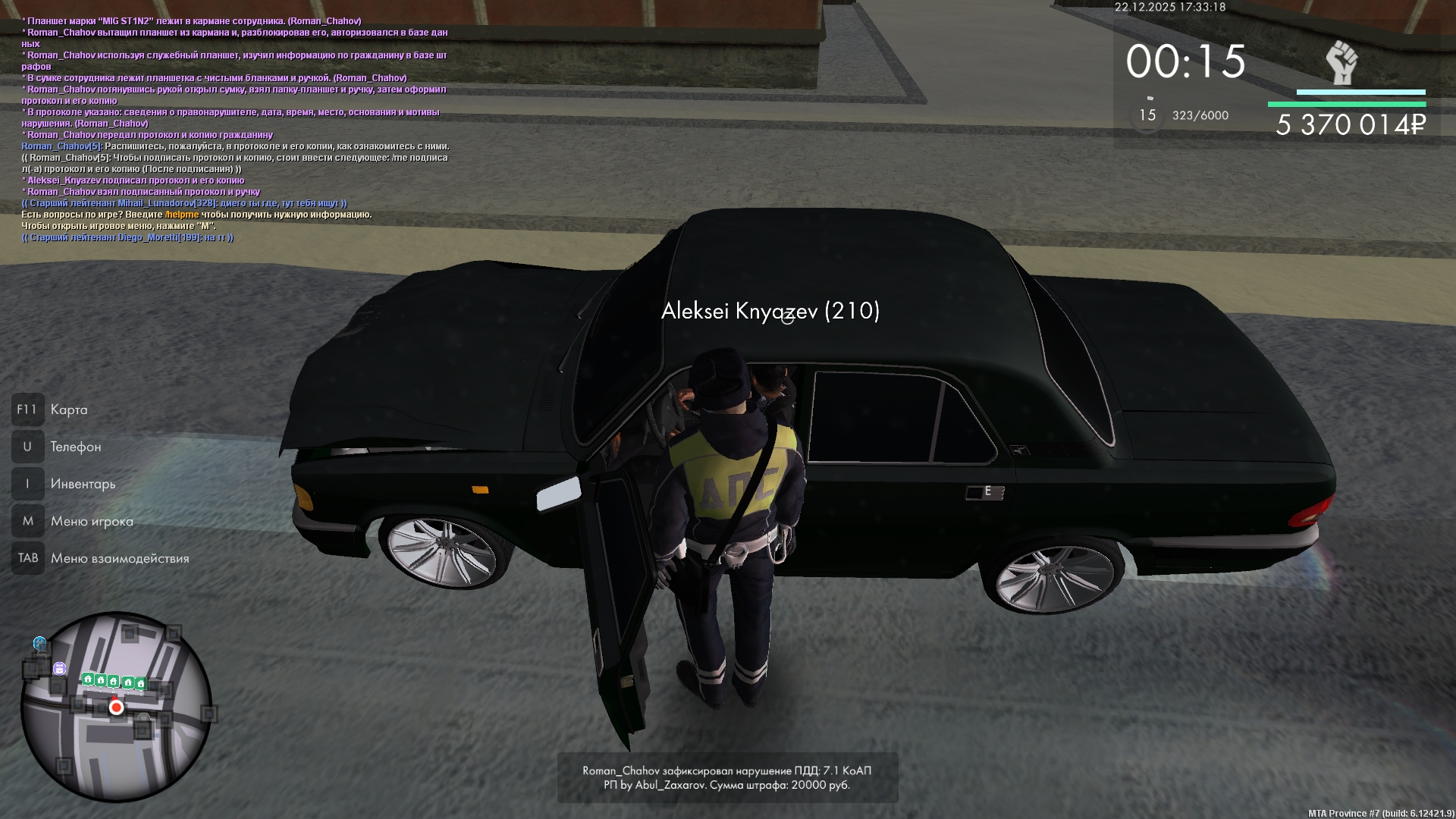This screenshot has width=1456, height=819.
Task: Click the chat log area
Action: tap(235, 129)
